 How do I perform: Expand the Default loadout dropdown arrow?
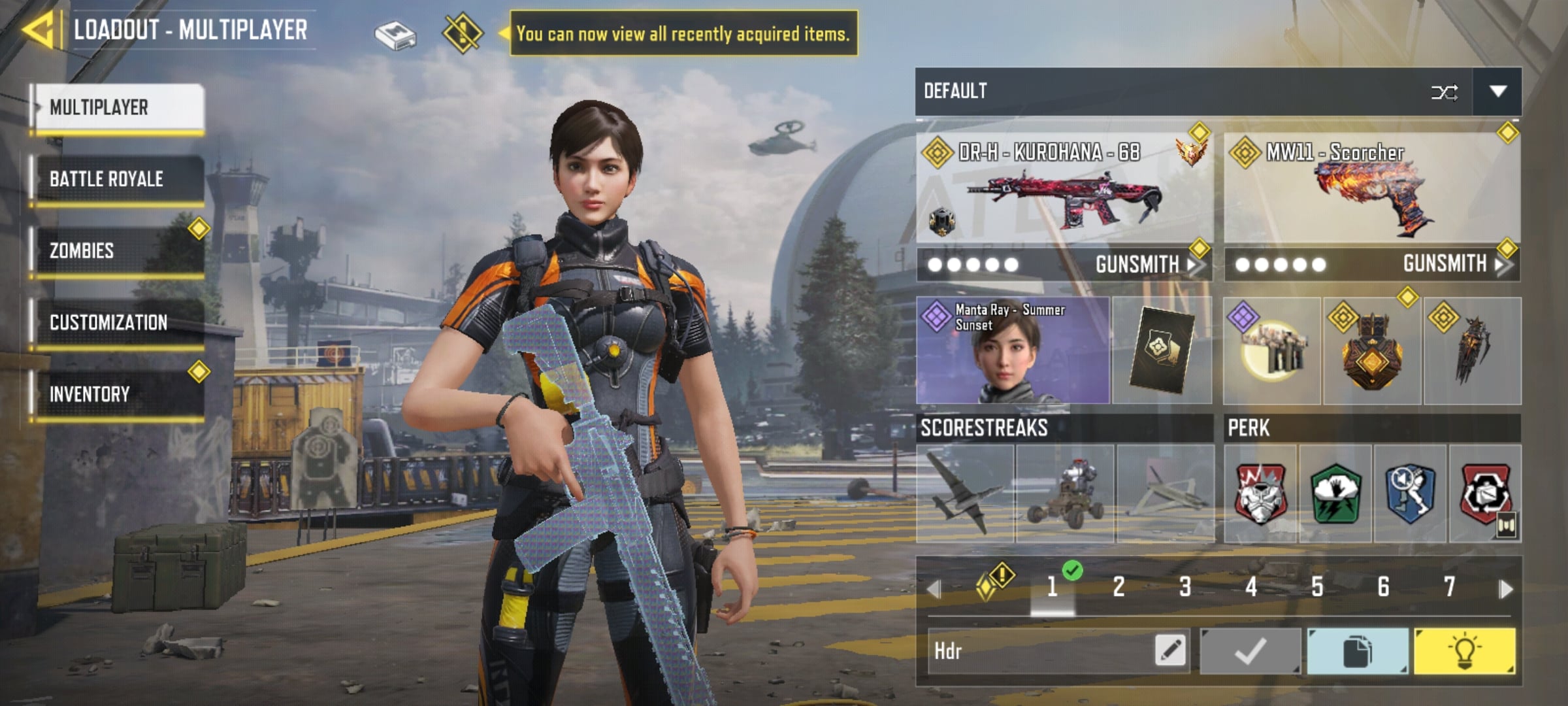click(1497, 92)
